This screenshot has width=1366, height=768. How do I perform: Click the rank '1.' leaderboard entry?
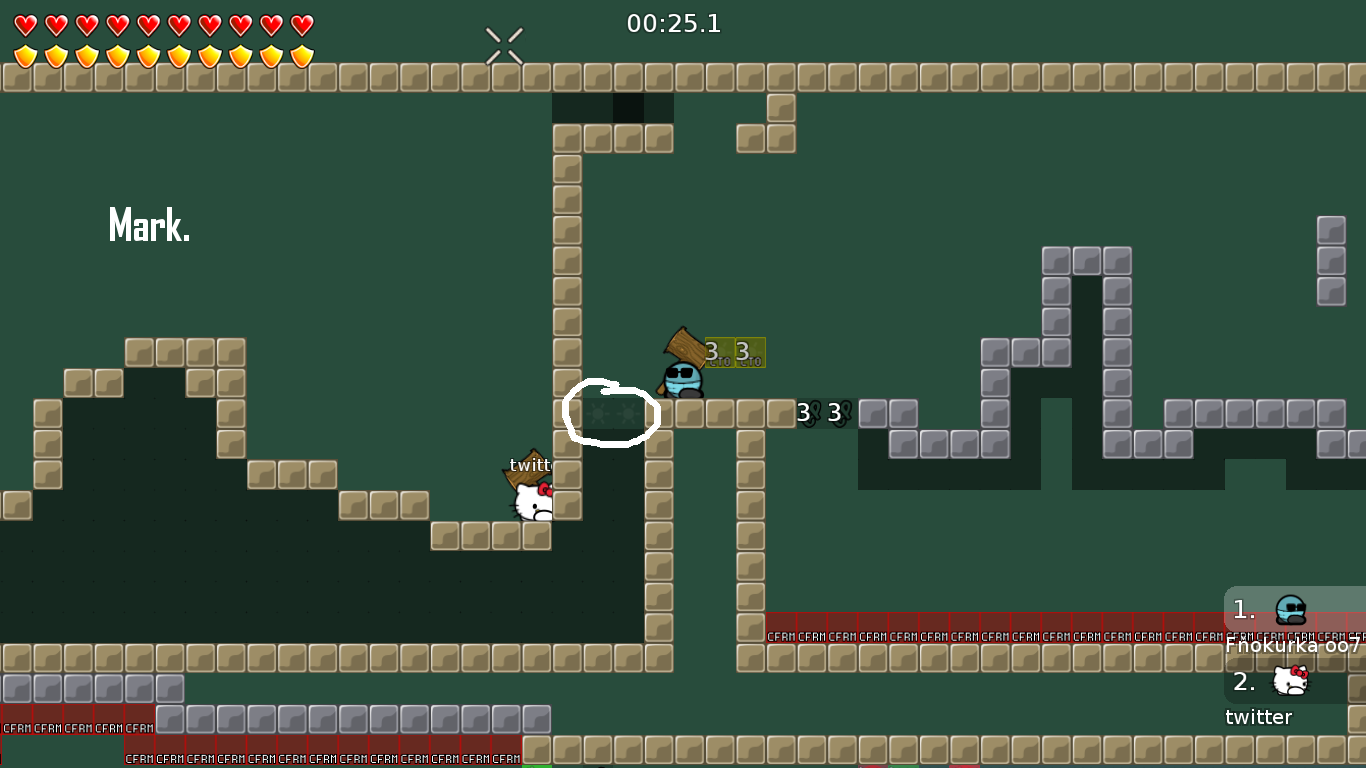(1243, 608)
